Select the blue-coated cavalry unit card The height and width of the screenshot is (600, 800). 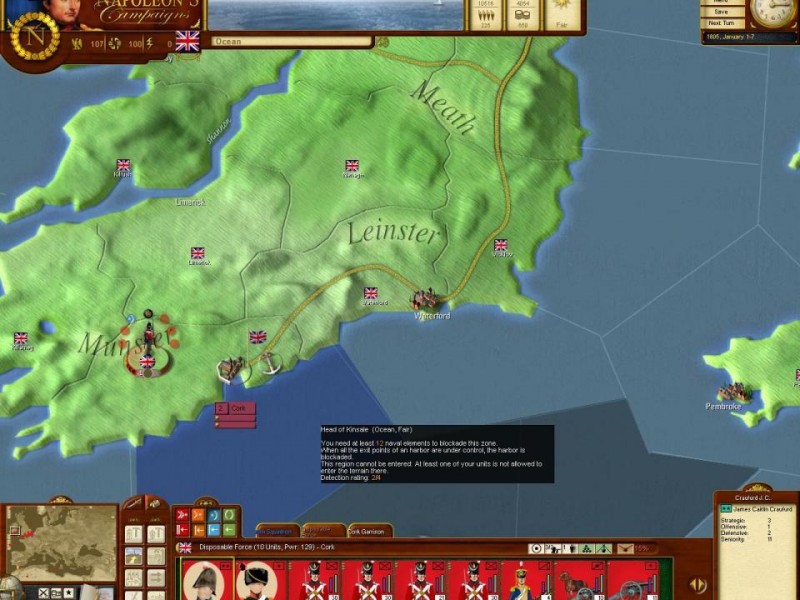[521, 580]
